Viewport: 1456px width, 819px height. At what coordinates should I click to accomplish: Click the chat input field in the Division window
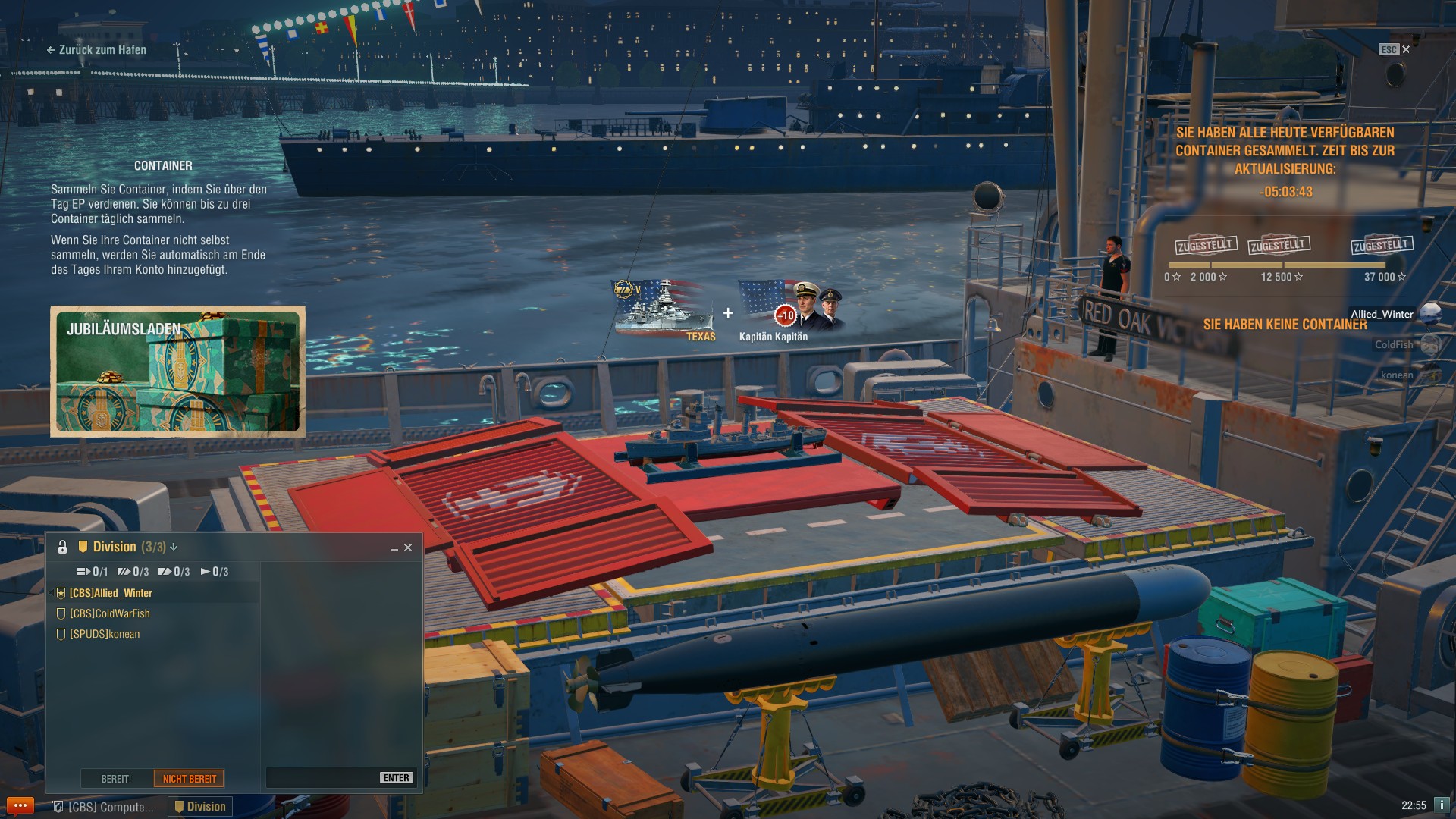[318, 777]
